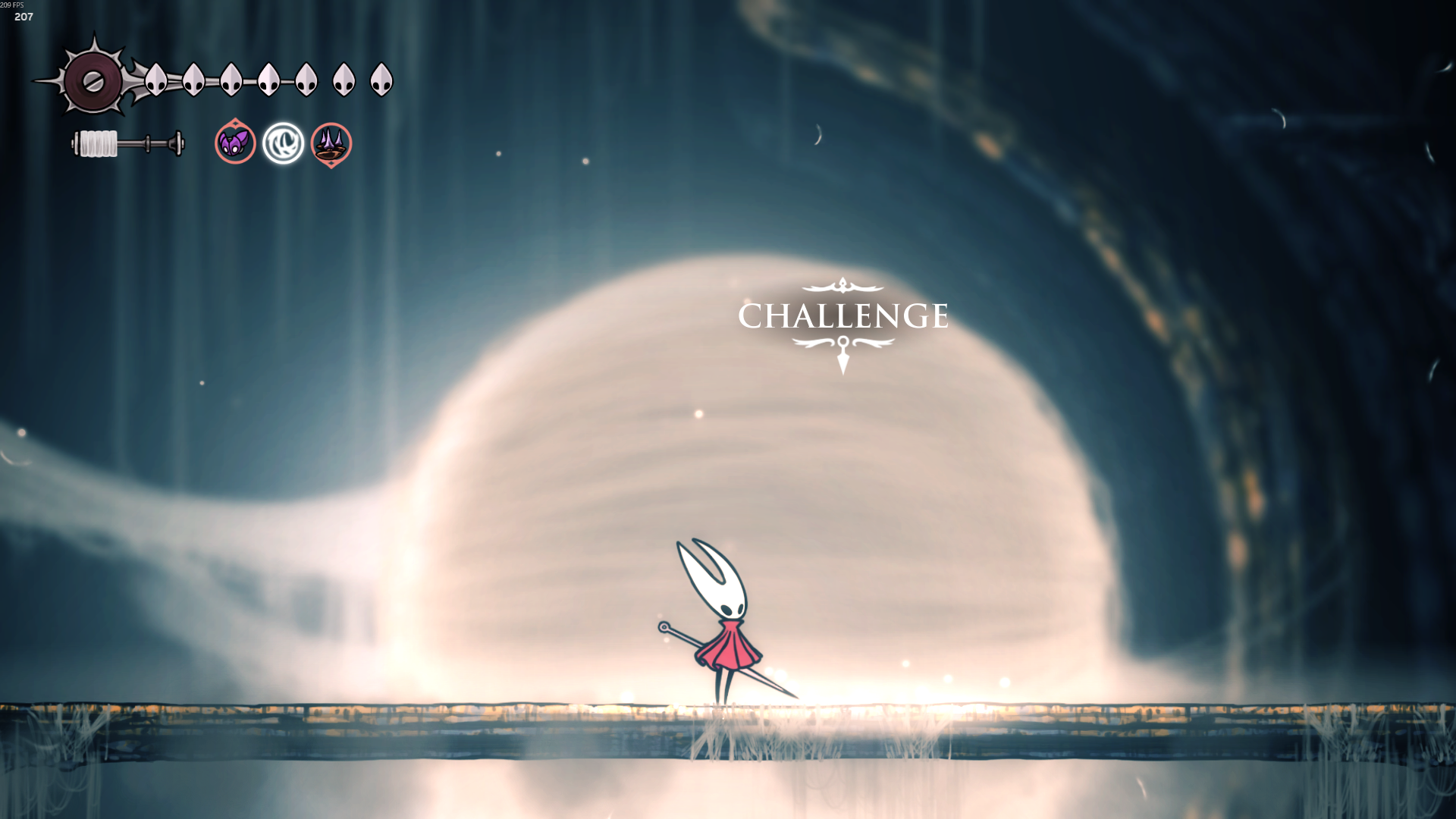Screen dimensions: 1456x819
Task: Accept the Challenge prompt
Action: coord(843,316)
